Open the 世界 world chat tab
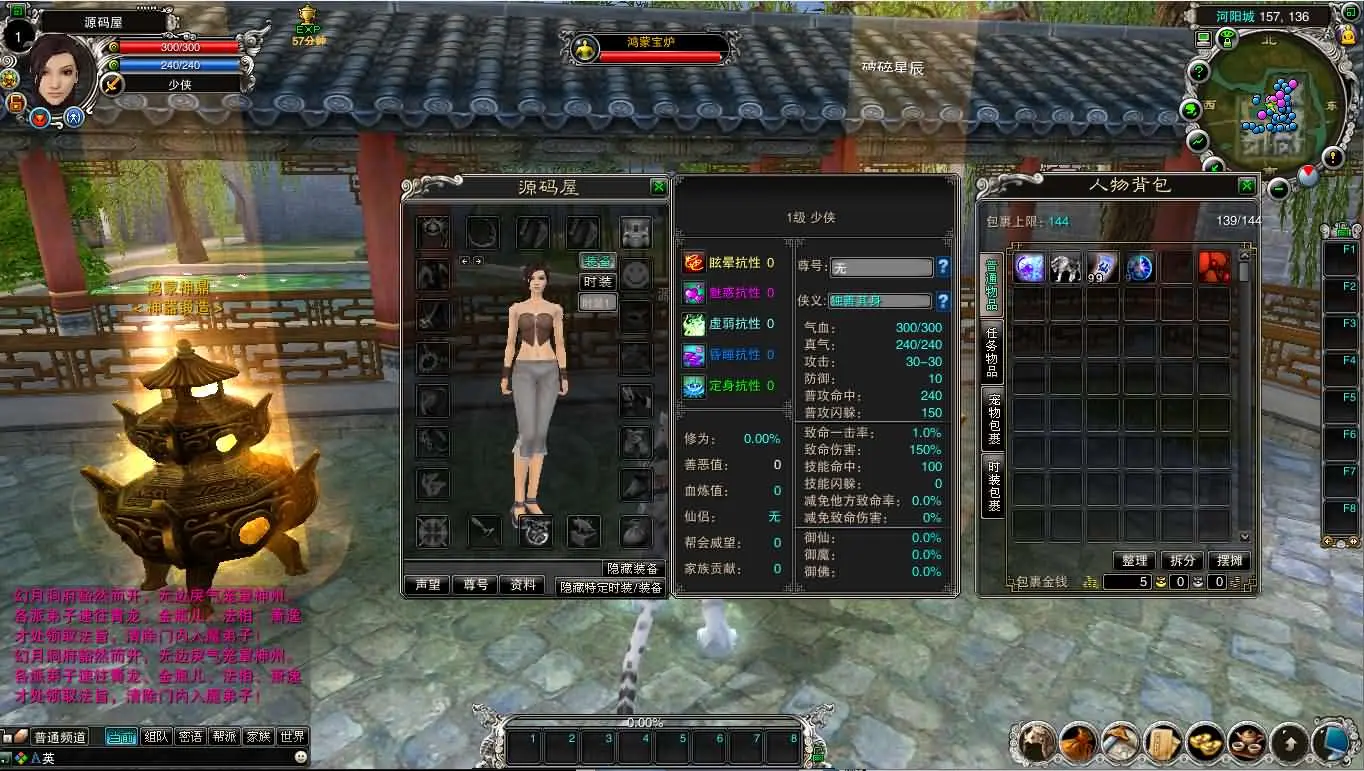Screen dimensions: 1364x771 (291, 737)
